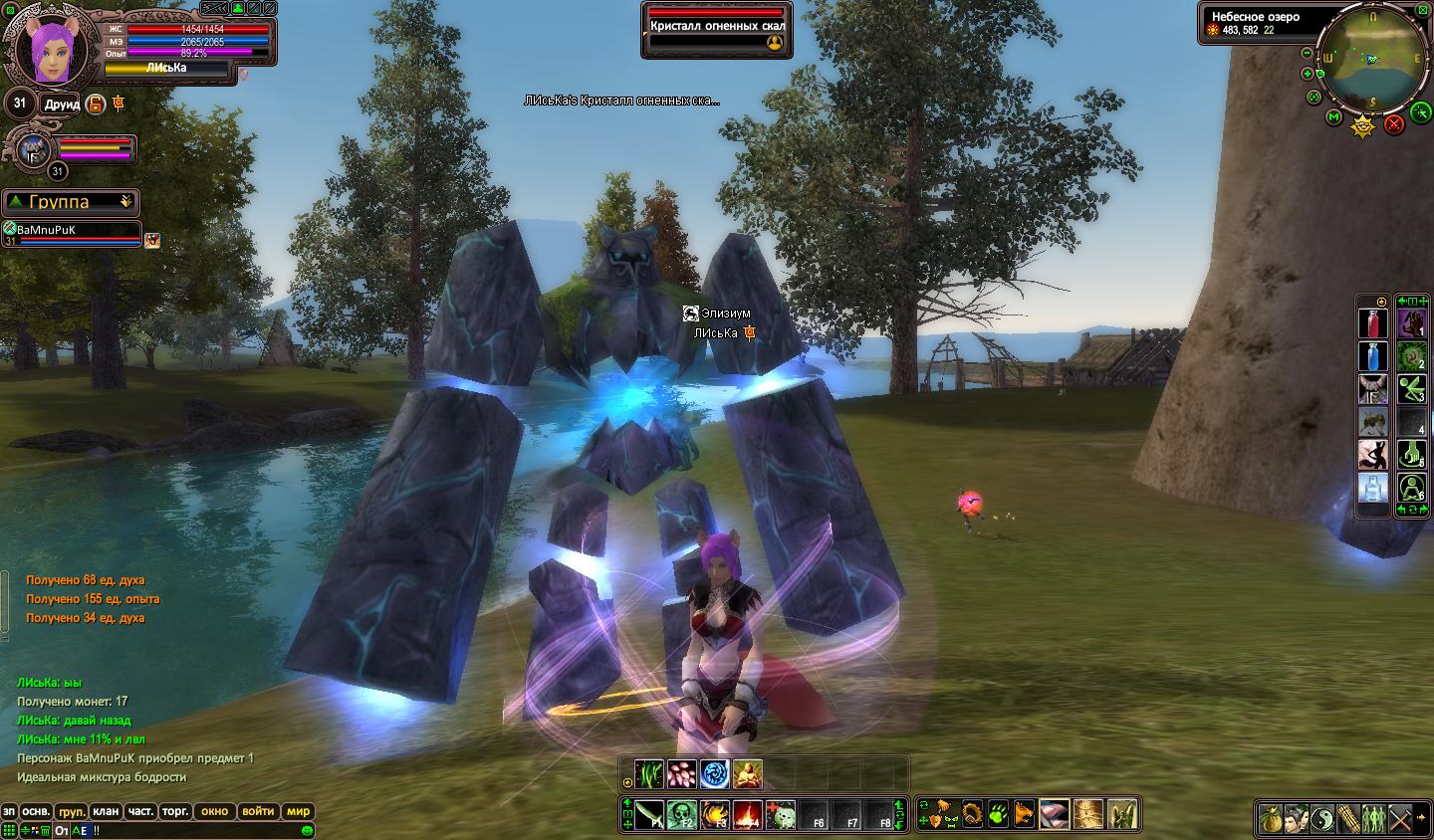Use the flame skill on F4

click(747, 815)
